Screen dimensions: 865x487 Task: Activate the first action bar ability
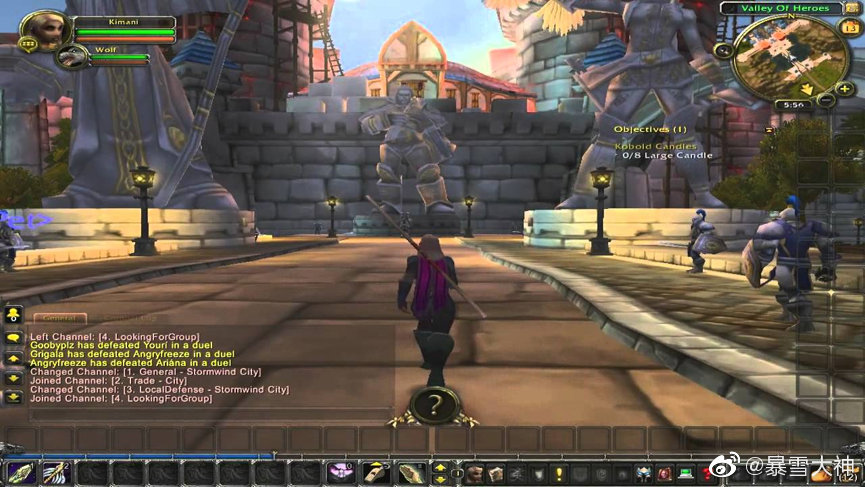(x=21, y=473)
